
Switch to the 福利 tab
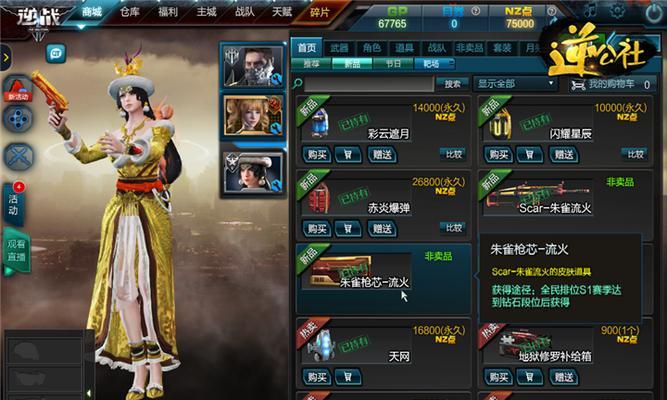(x=169, y=12)
